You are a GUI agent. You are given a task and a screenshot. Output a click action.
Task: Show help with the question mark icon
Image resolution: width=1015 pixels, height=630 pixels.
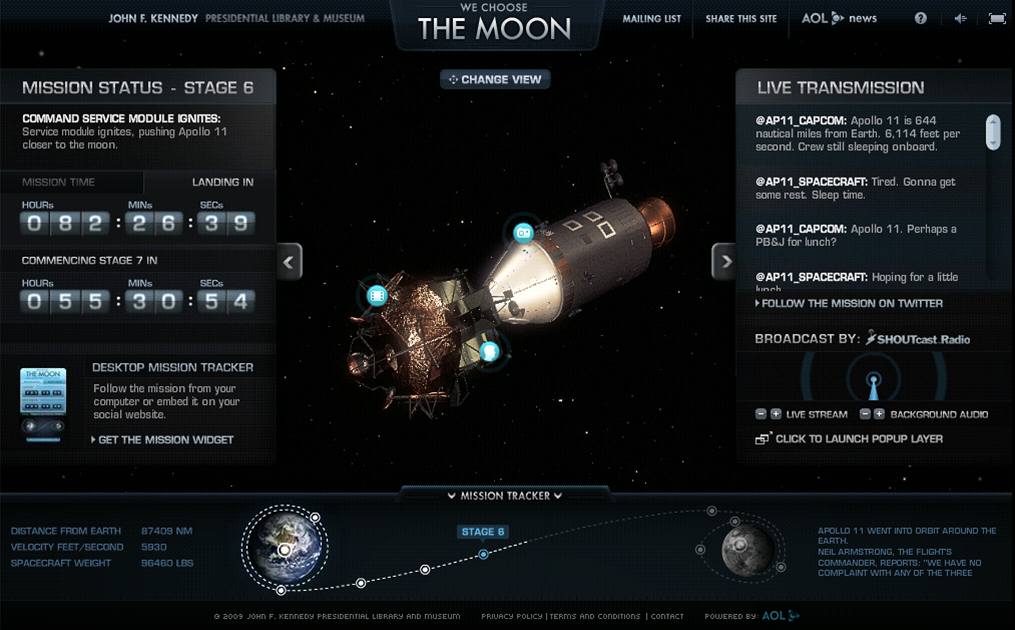921,18
